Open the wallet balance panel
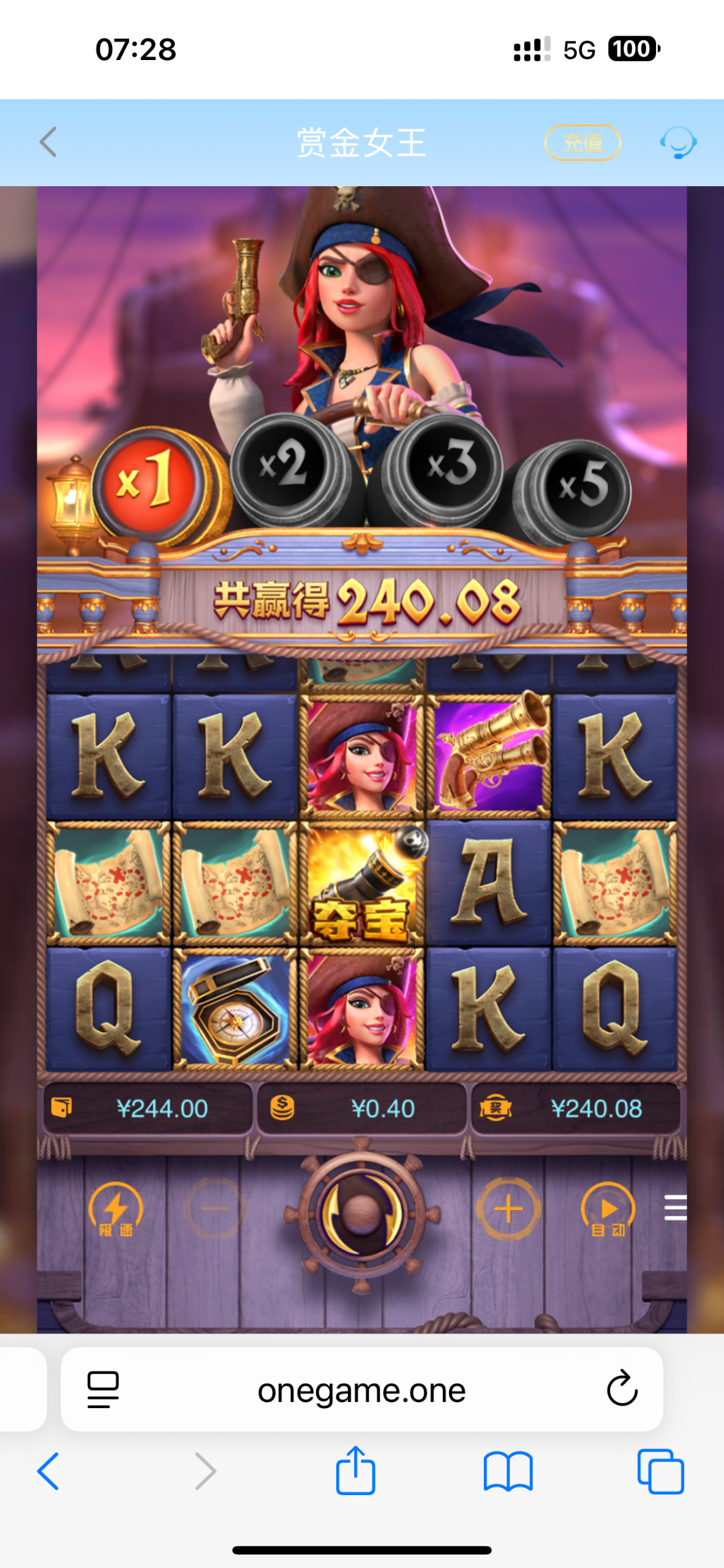 coord(148,1108)
